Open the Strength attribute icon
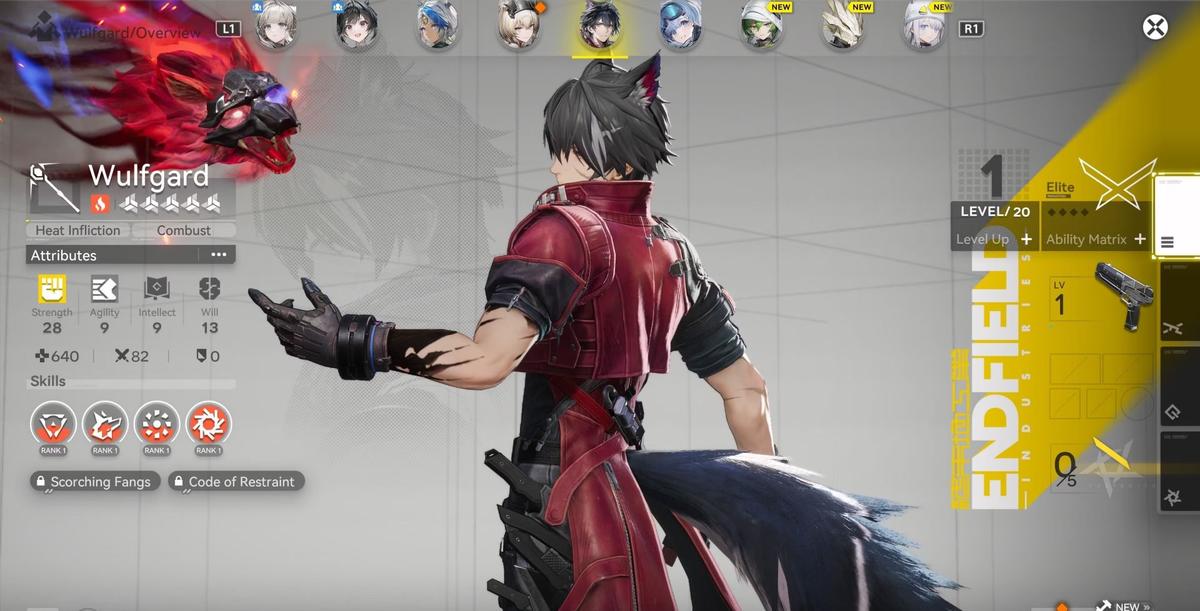The height and width of the screenshot is (611, 1200). (52, 290)
